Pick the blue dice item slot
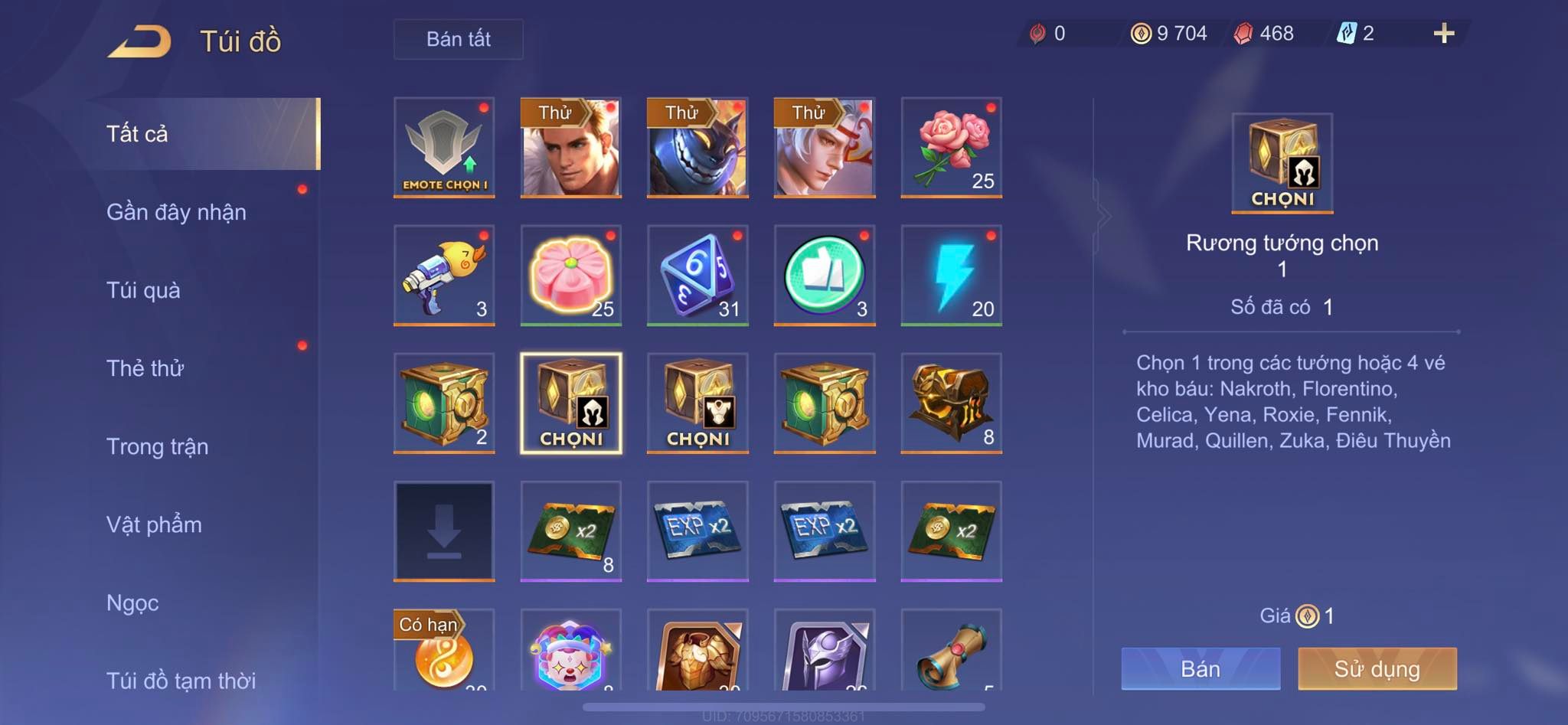The width and height of the screenshot is (1568, 725). (x=697, y=276)
